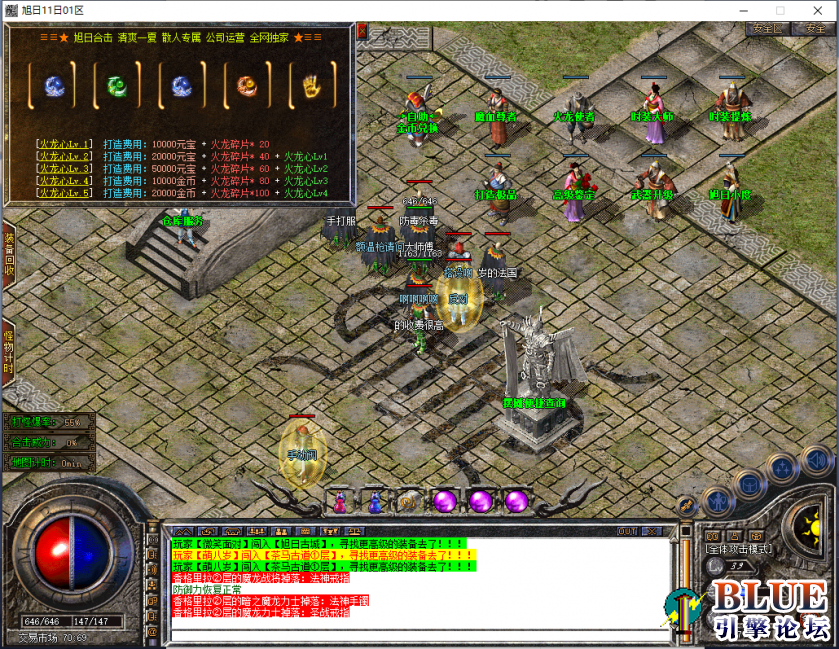This screenshot has height=649, width=839.
Task: Toggle the sound speaker button
Action: pyautogui.click(x=817, y=461)
